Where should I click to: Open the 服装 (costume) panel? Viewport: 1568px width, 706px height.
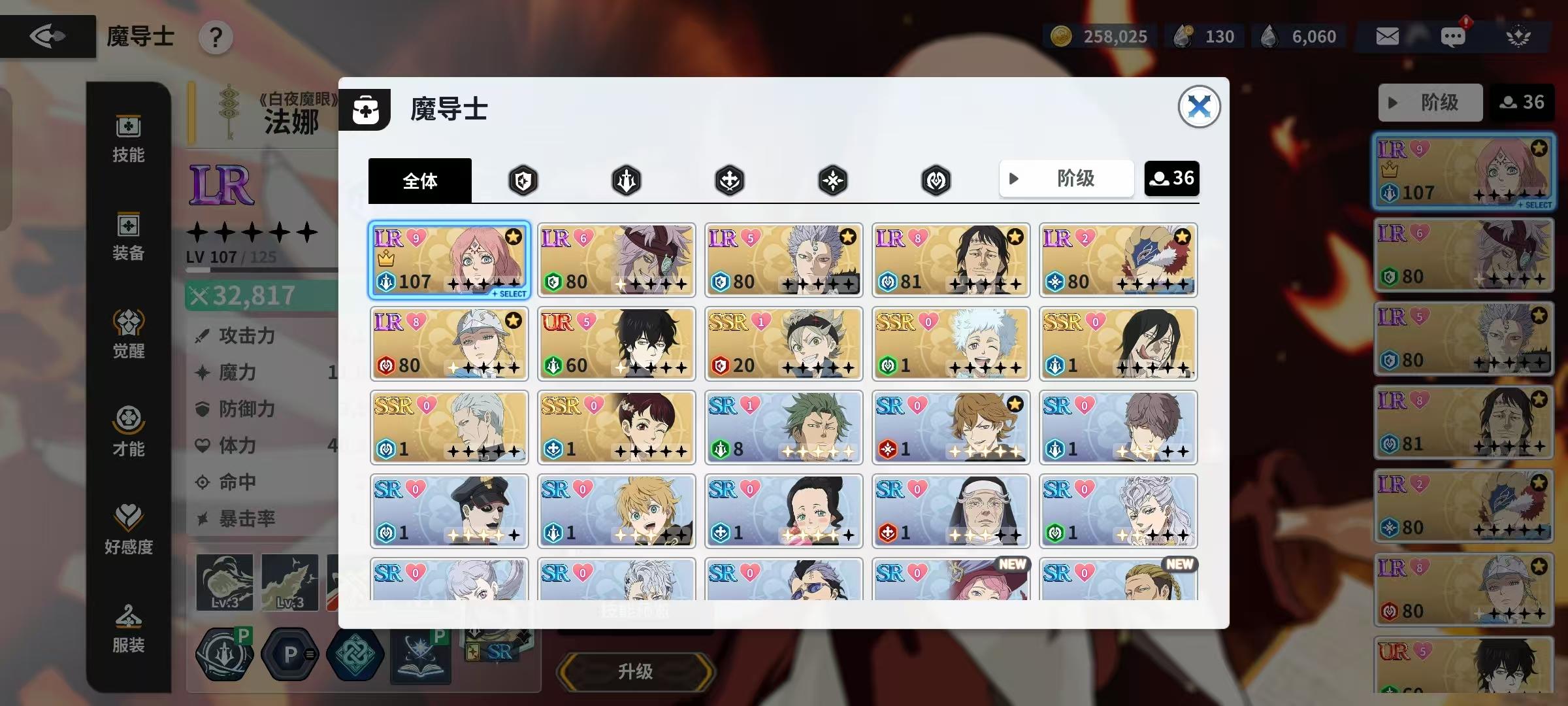128,629
